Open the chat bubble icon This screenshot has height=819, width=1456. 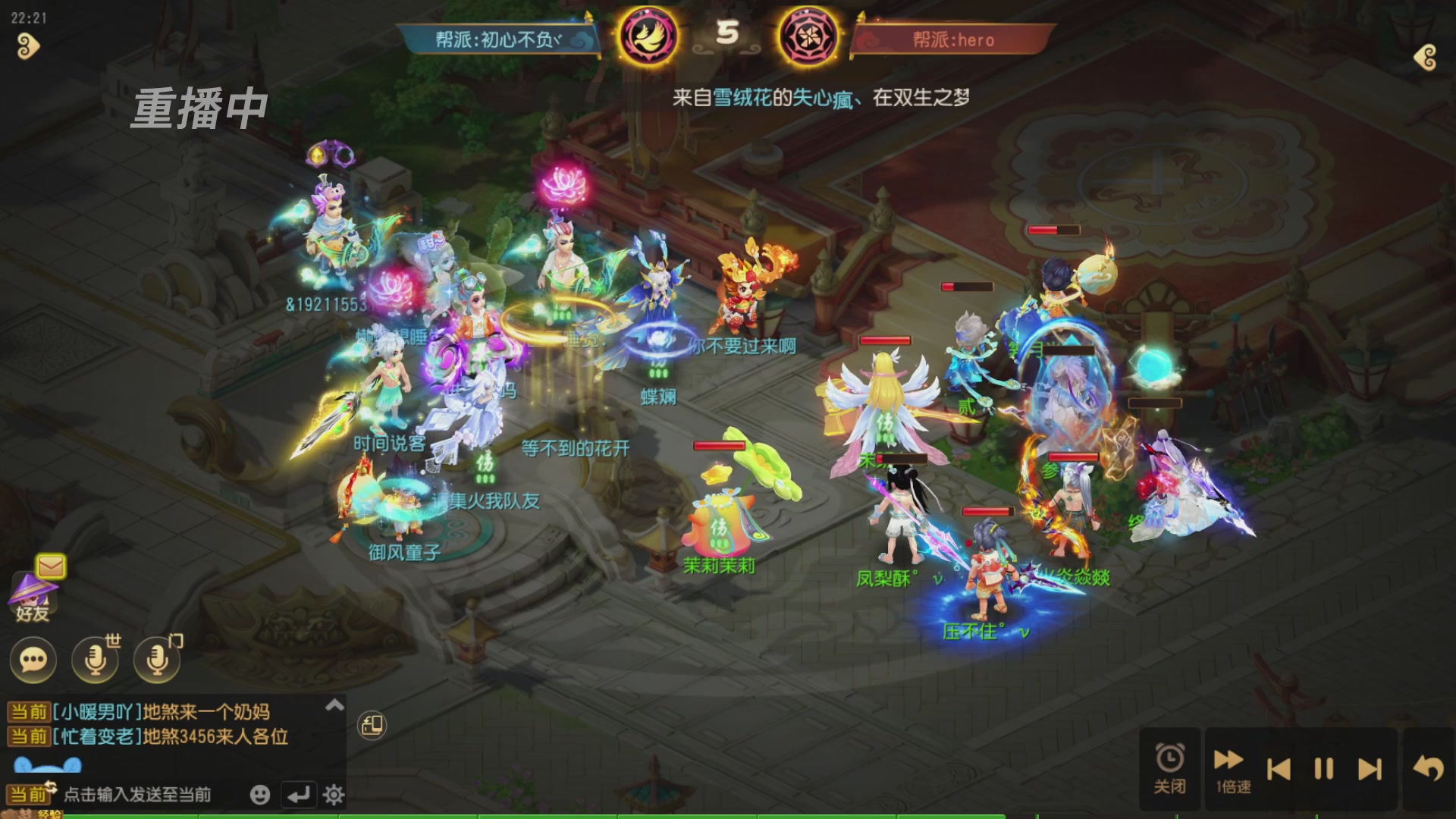[x=32, y=661]
